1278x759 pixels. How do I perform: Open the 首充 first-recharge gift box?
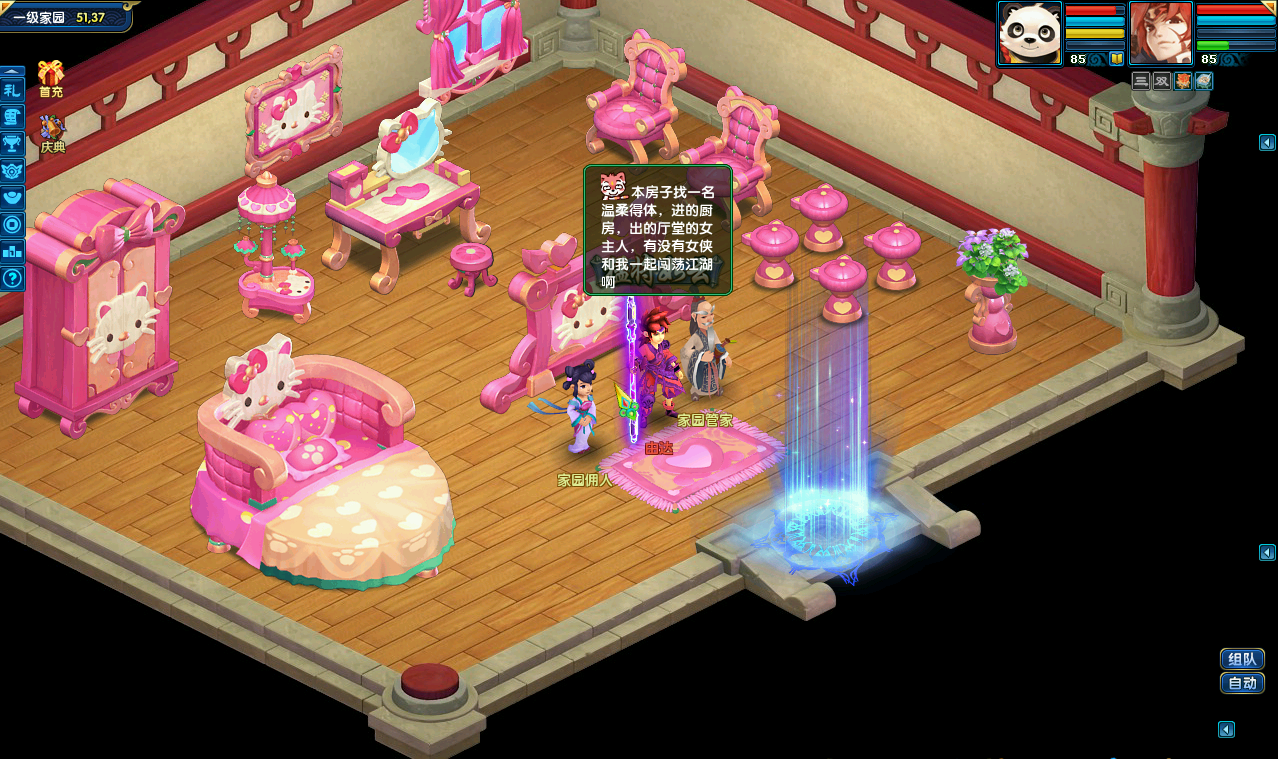pos(50,75)
